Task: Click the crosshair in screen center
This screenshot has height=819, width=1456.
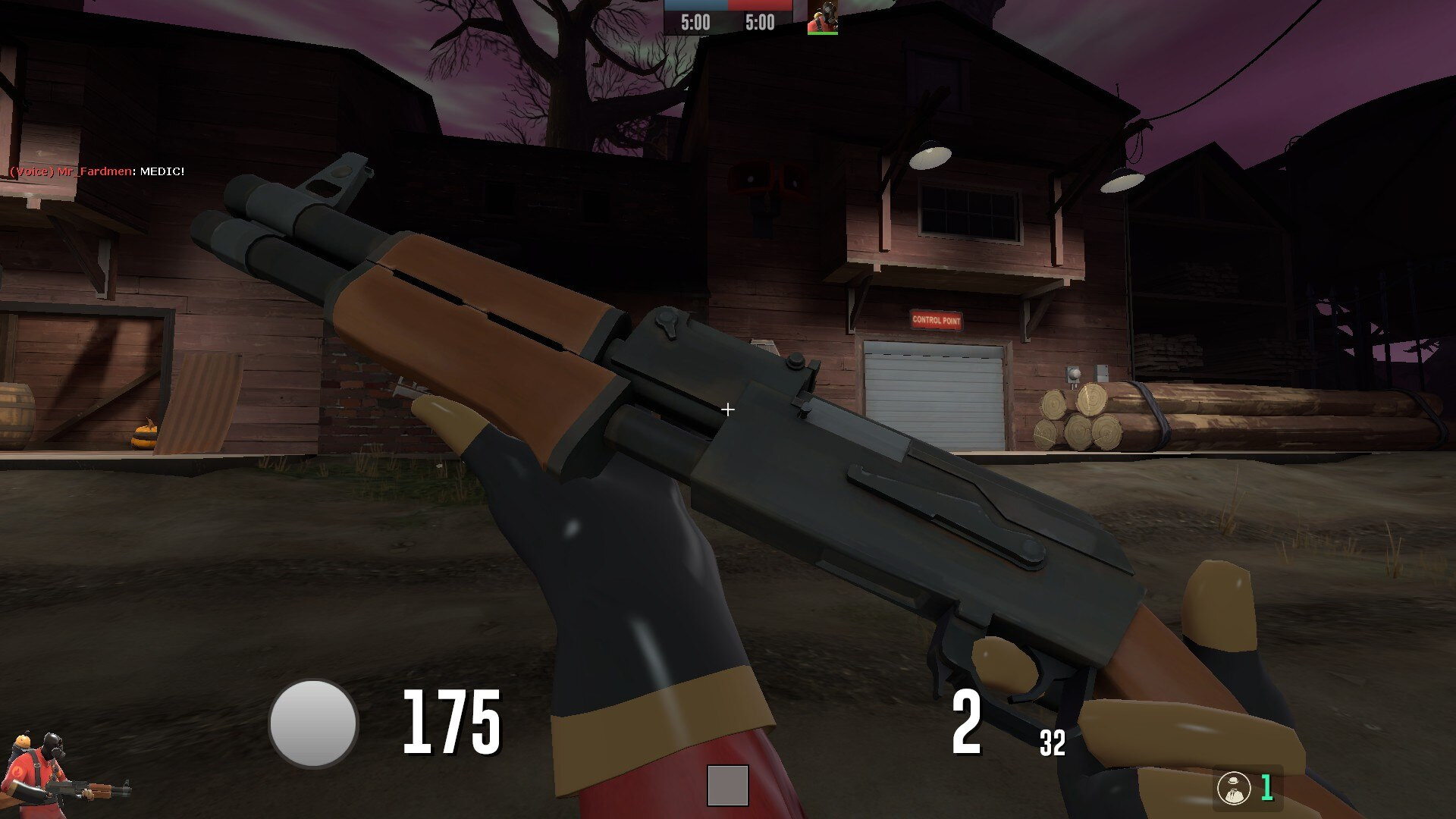Action: tap(728, 409)
